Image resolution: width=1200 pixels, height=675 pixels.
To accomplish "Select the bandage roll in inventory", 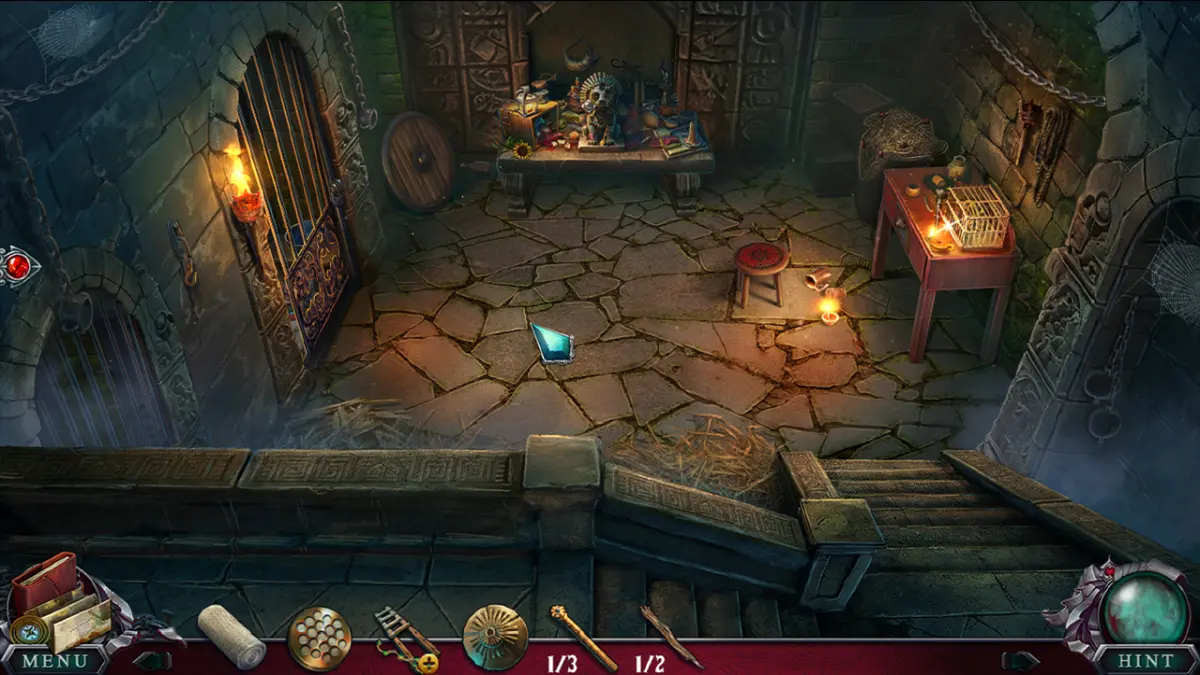I will [232, 636].
